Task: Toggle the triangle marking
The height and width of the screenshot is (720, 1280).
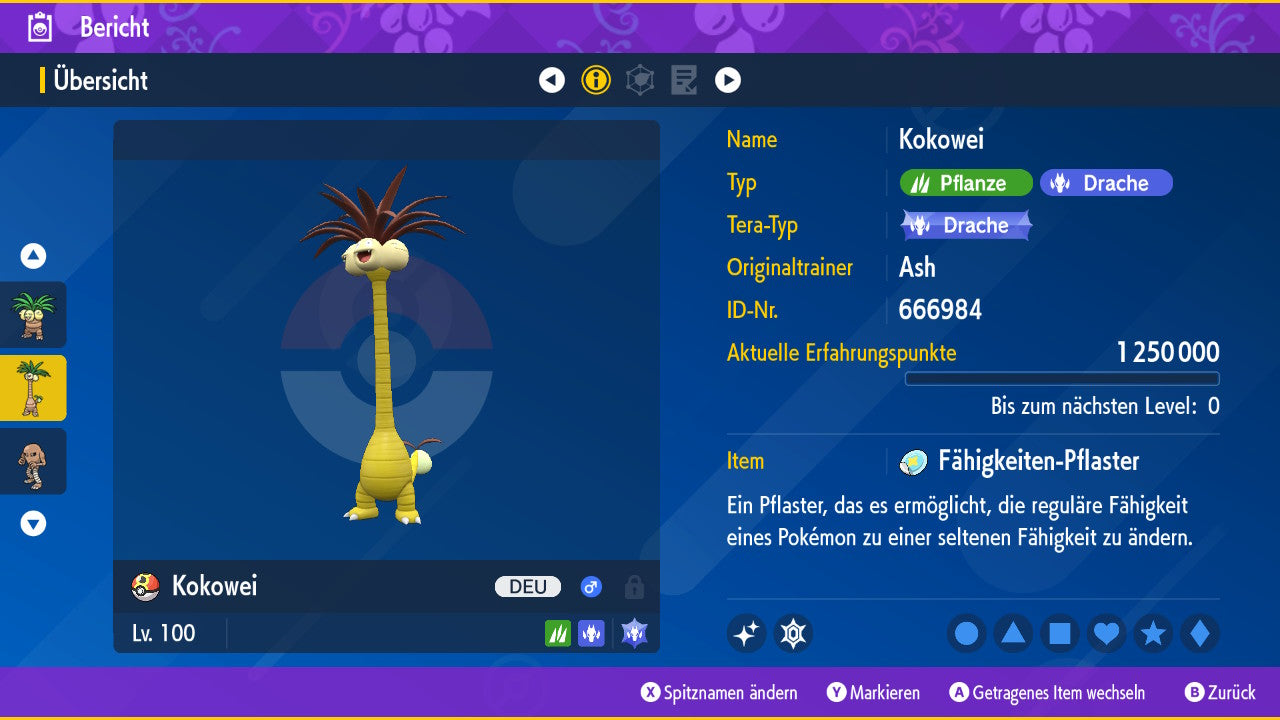Action: pos(1013,633)
